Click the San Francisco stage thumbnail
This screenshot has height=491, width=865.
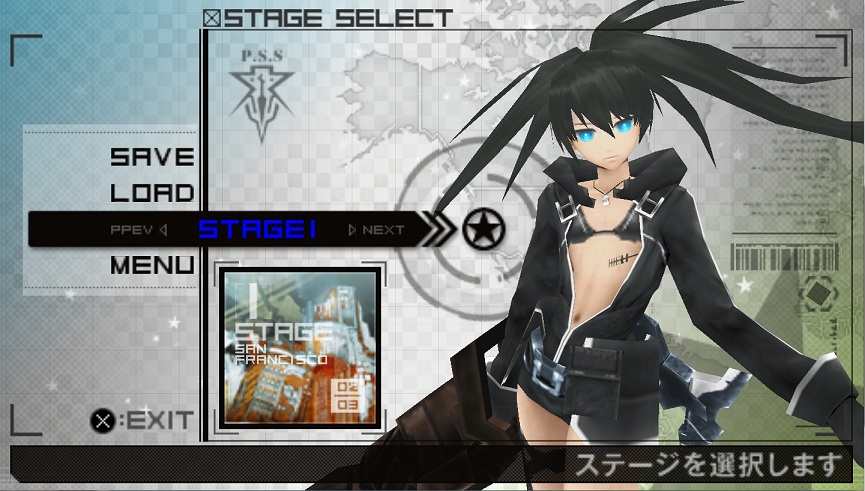click(299, 346)
